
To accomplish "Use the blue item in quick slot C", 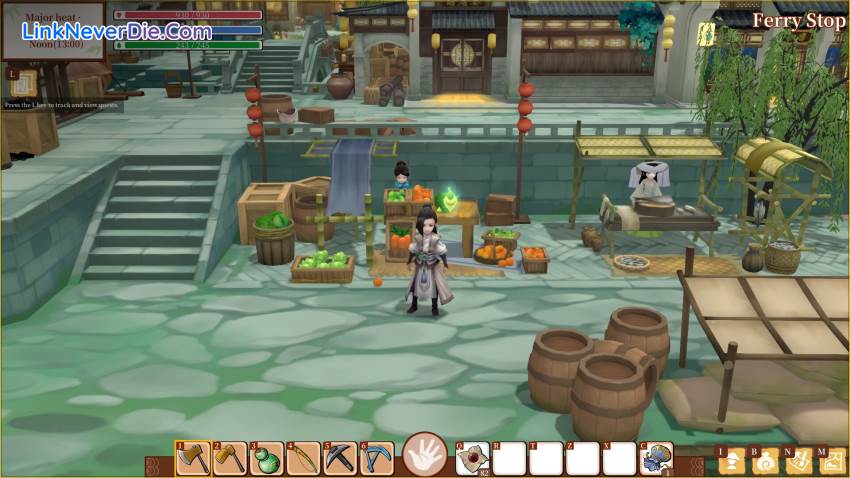I will point(656,459).
